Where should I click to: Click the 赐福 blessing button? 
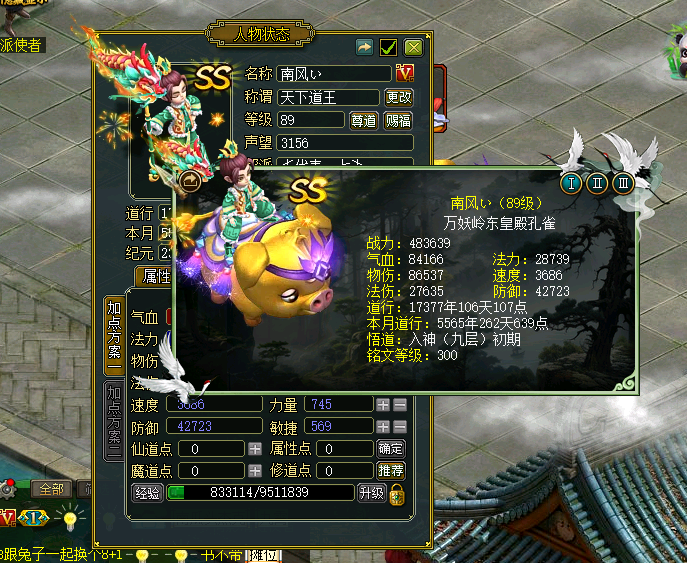tap(397, 120)
